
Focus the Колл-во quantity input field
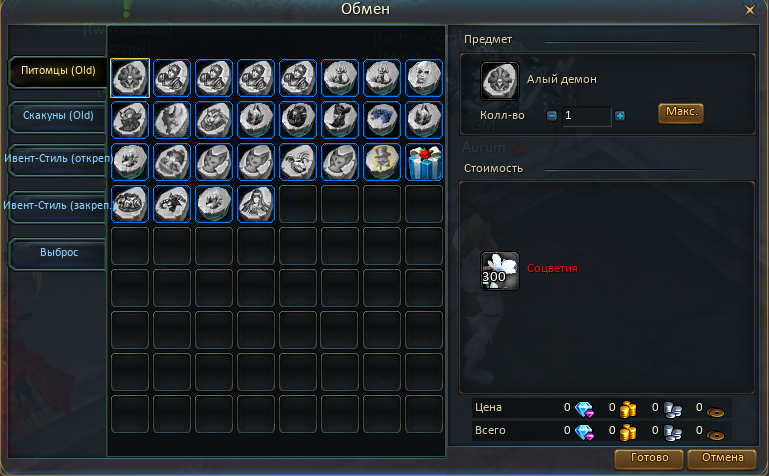(586, 116)
